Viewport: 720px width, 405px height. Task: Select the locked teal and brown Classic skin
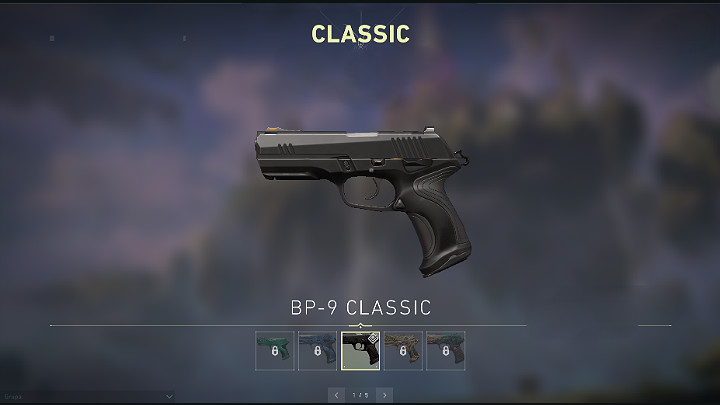click(446, 351)
